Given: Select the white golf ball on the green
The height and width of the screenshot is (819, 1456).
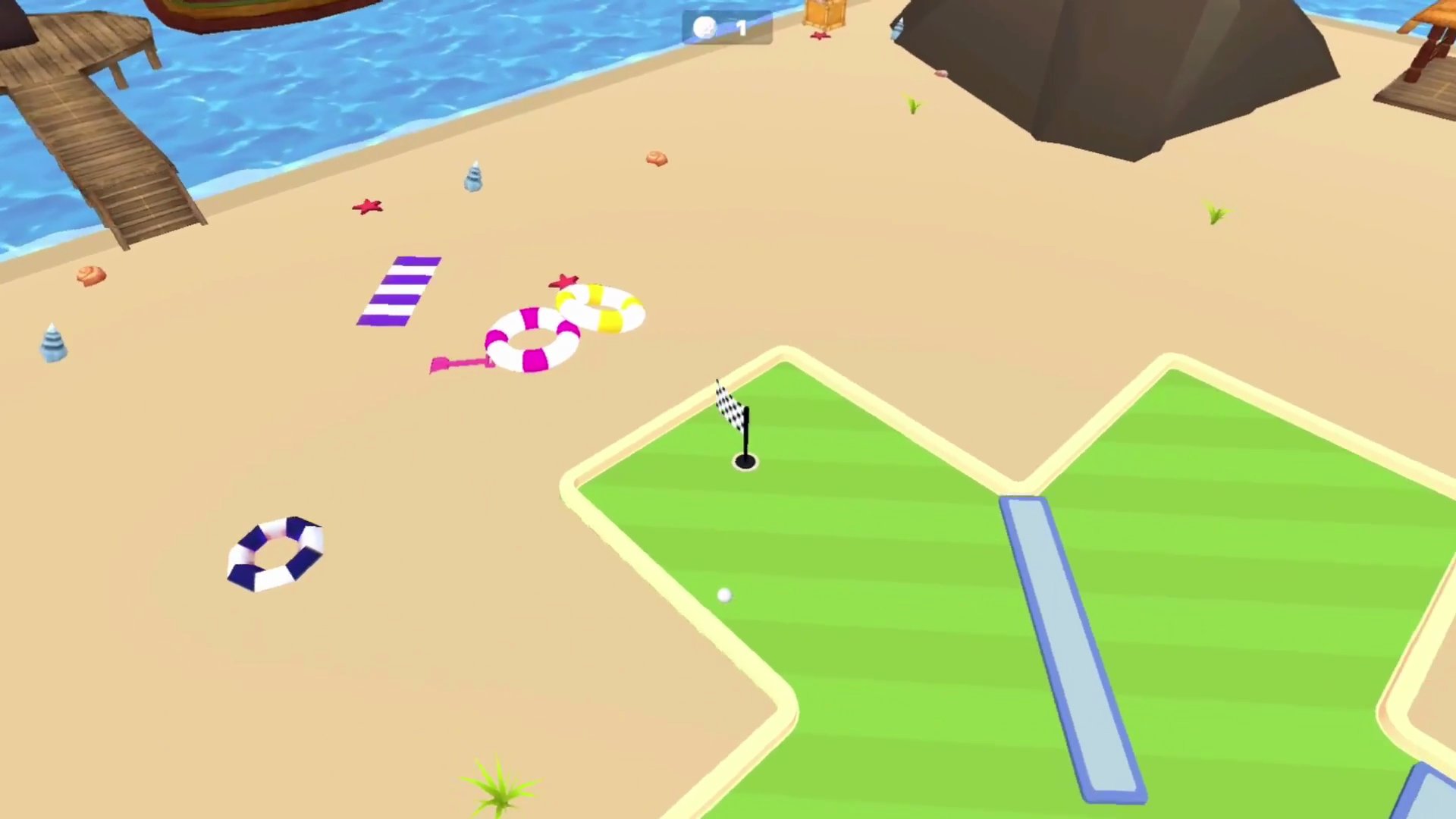Looking at the screenshot, I should point(724,596).
